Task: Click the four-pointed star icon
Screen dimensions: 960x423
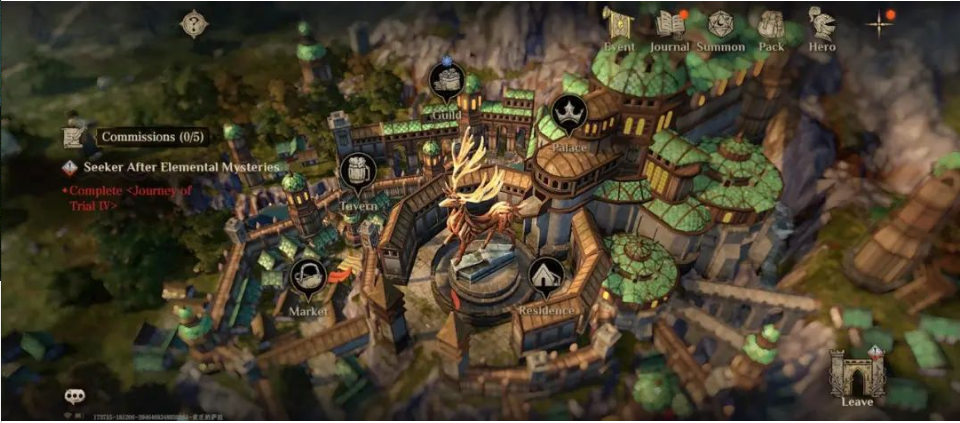Action: pyautogui.click(x=879, y=24)
